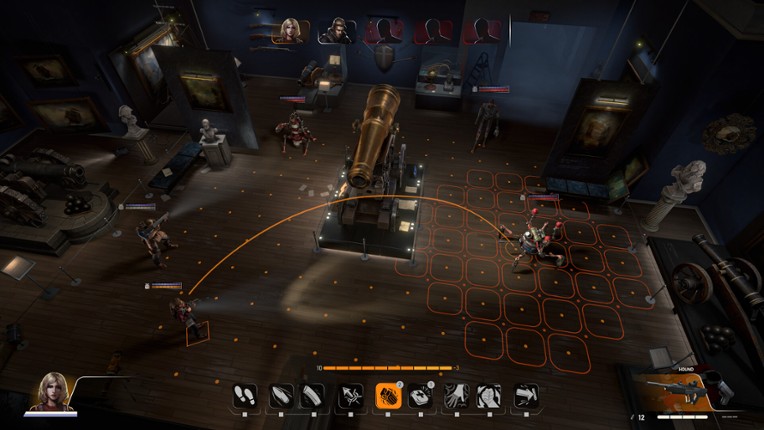This screenshot has width=764, height=430.
Task: Click the blonde character portrait in bottom corner
Action: tap(54, 391)
